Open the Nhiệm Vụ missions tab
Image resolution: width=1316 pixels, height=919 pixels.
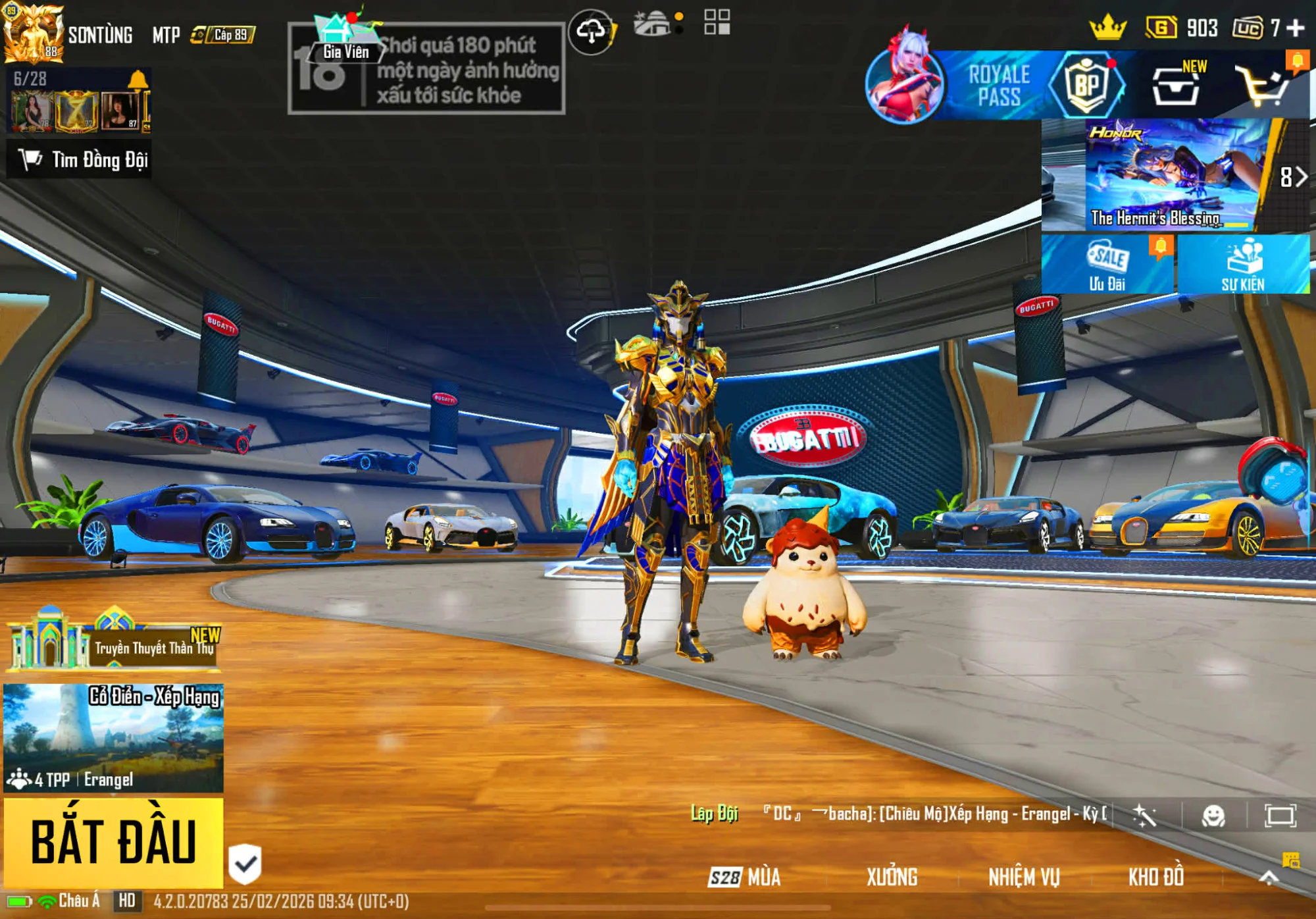point(1024,877)
